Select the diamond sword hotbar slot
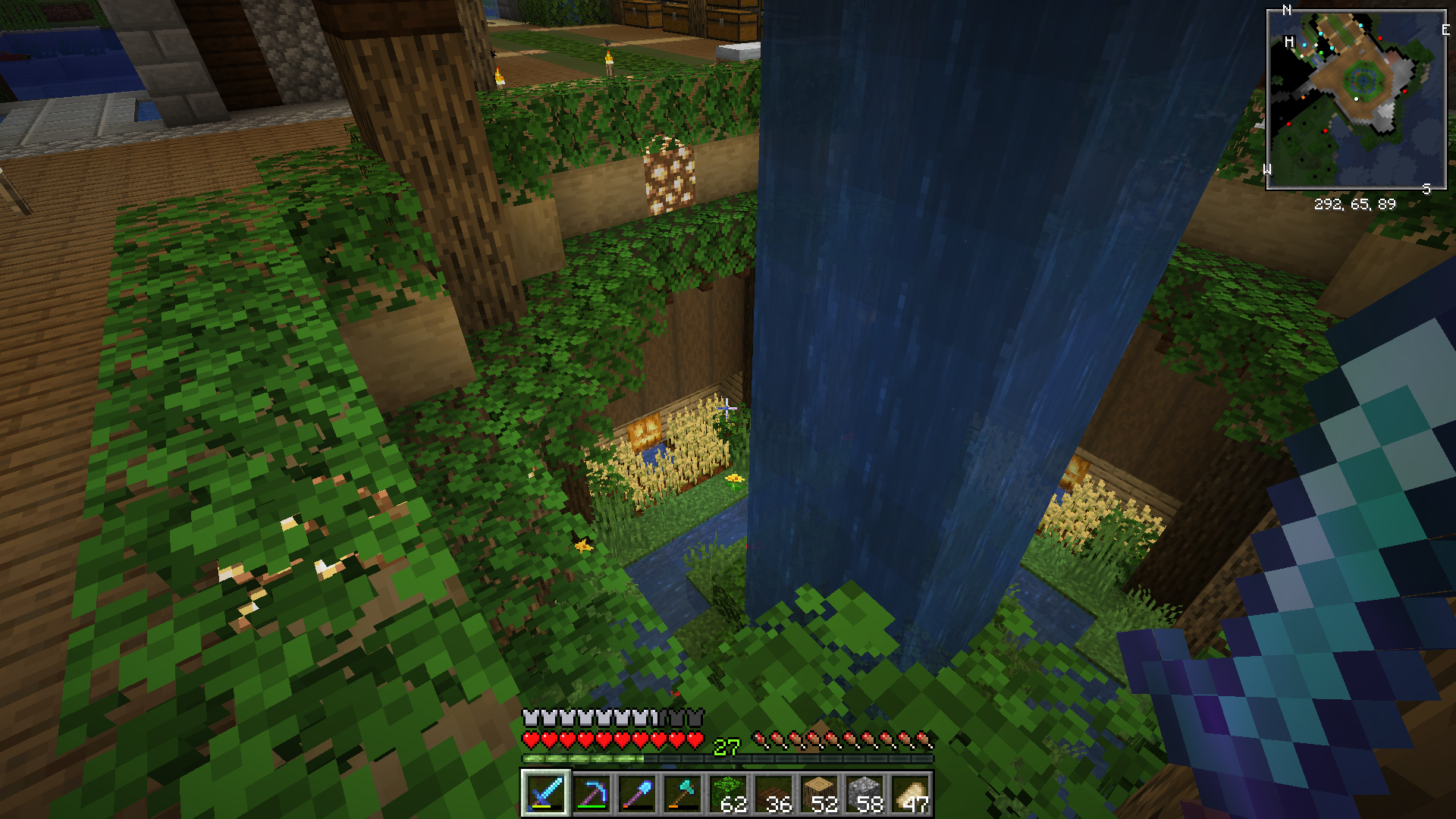 pos(545,794)
